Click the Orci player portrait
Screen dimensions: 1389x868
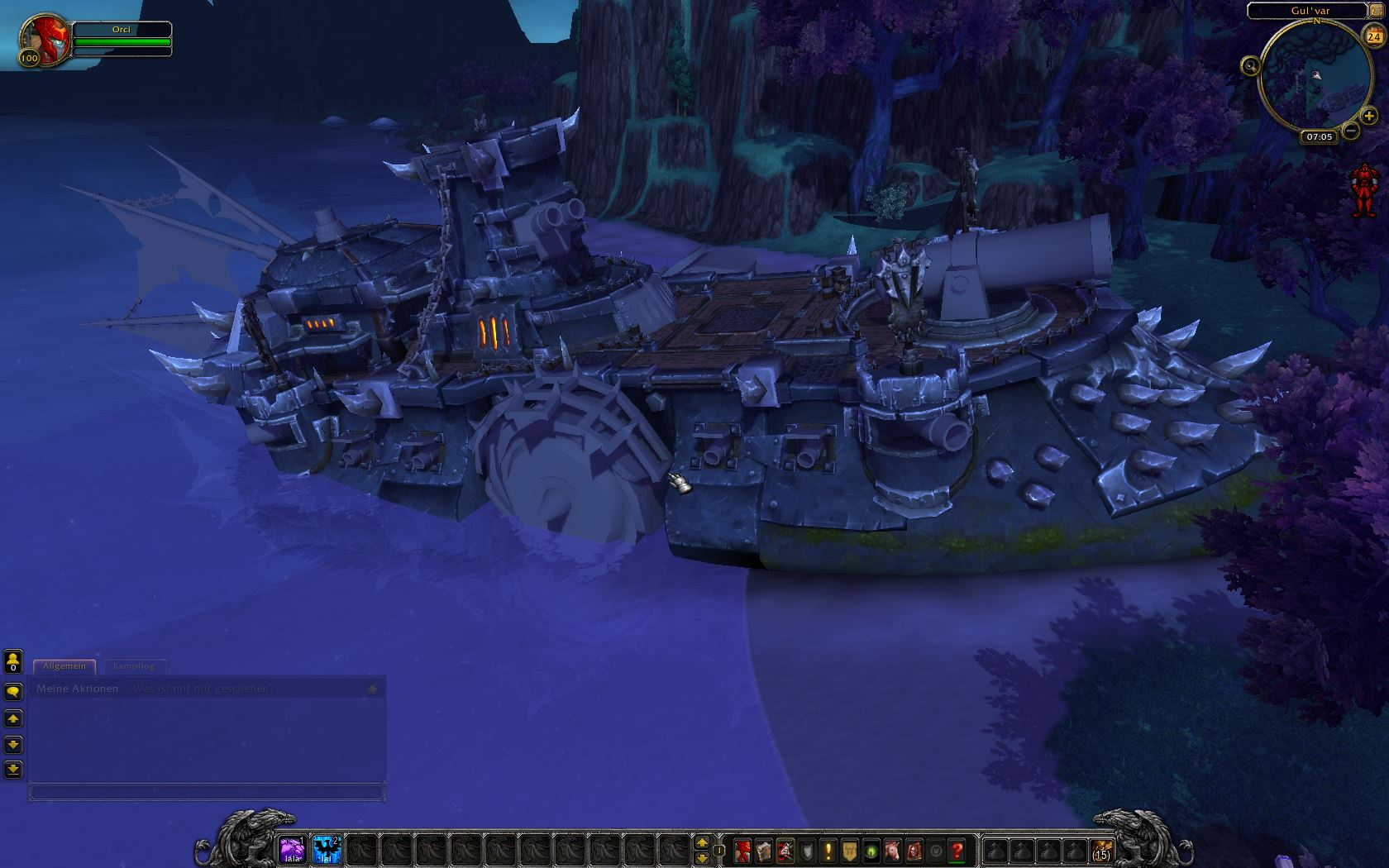pyautogui.click(x=45, y=39)
